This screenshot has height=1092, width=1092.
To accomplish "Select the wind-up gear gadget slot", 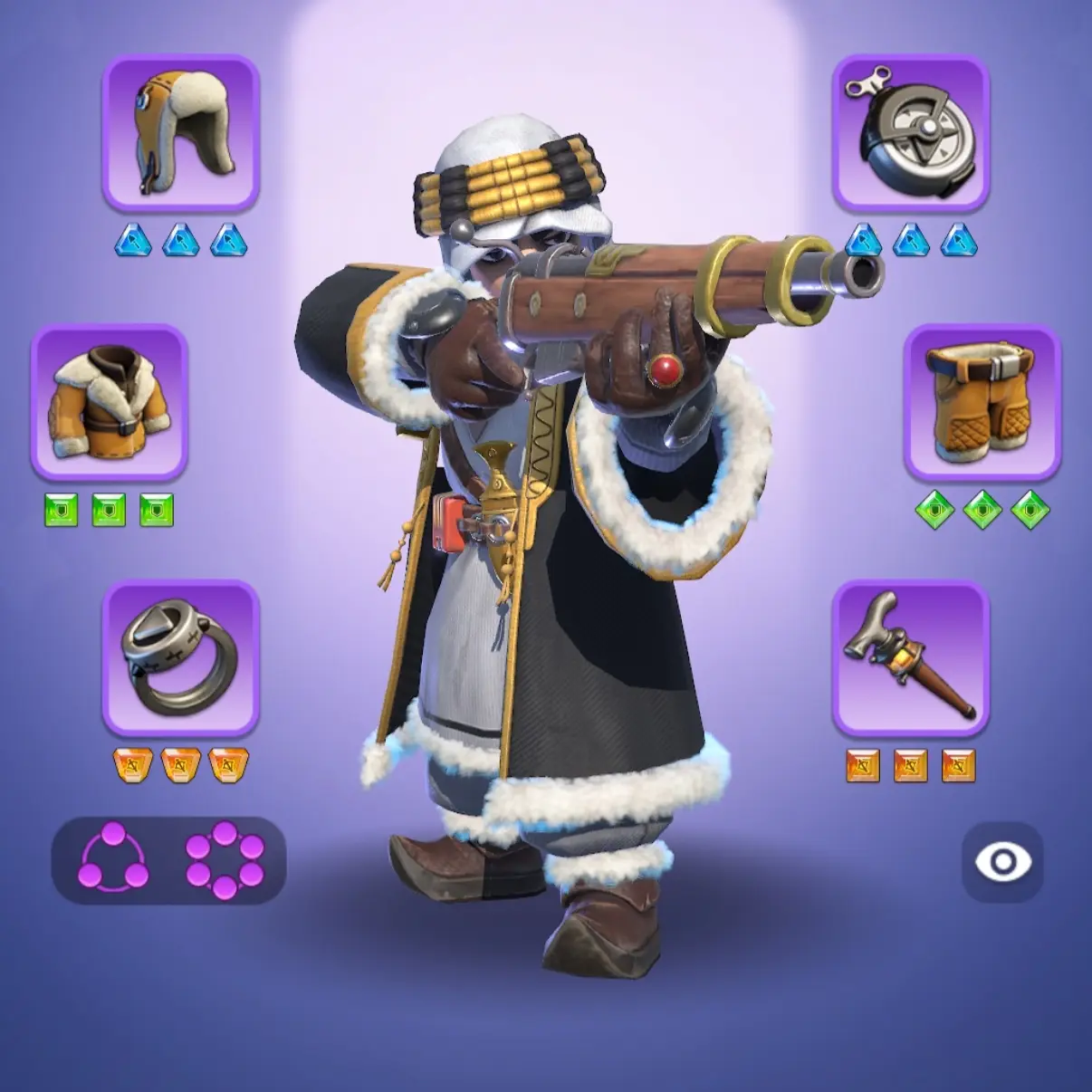I will pos(910,132).
